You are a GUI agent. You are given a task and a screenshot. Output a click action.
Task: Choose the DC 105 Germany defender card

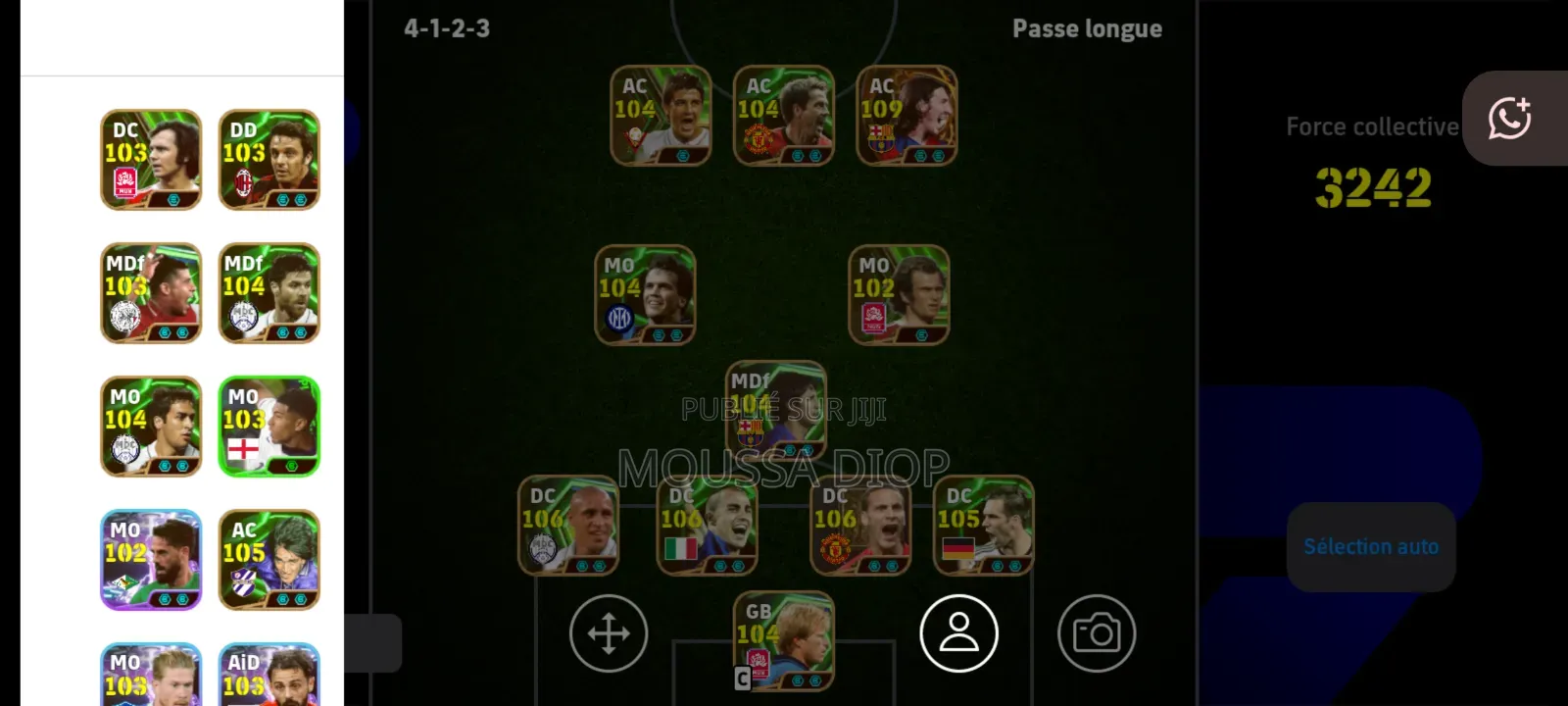tap(982, 527)
